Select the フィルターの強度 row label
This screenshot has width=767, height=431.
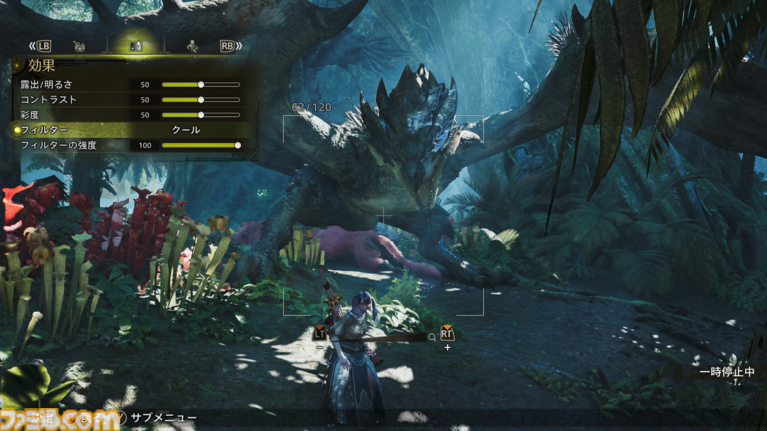point(59,145)
